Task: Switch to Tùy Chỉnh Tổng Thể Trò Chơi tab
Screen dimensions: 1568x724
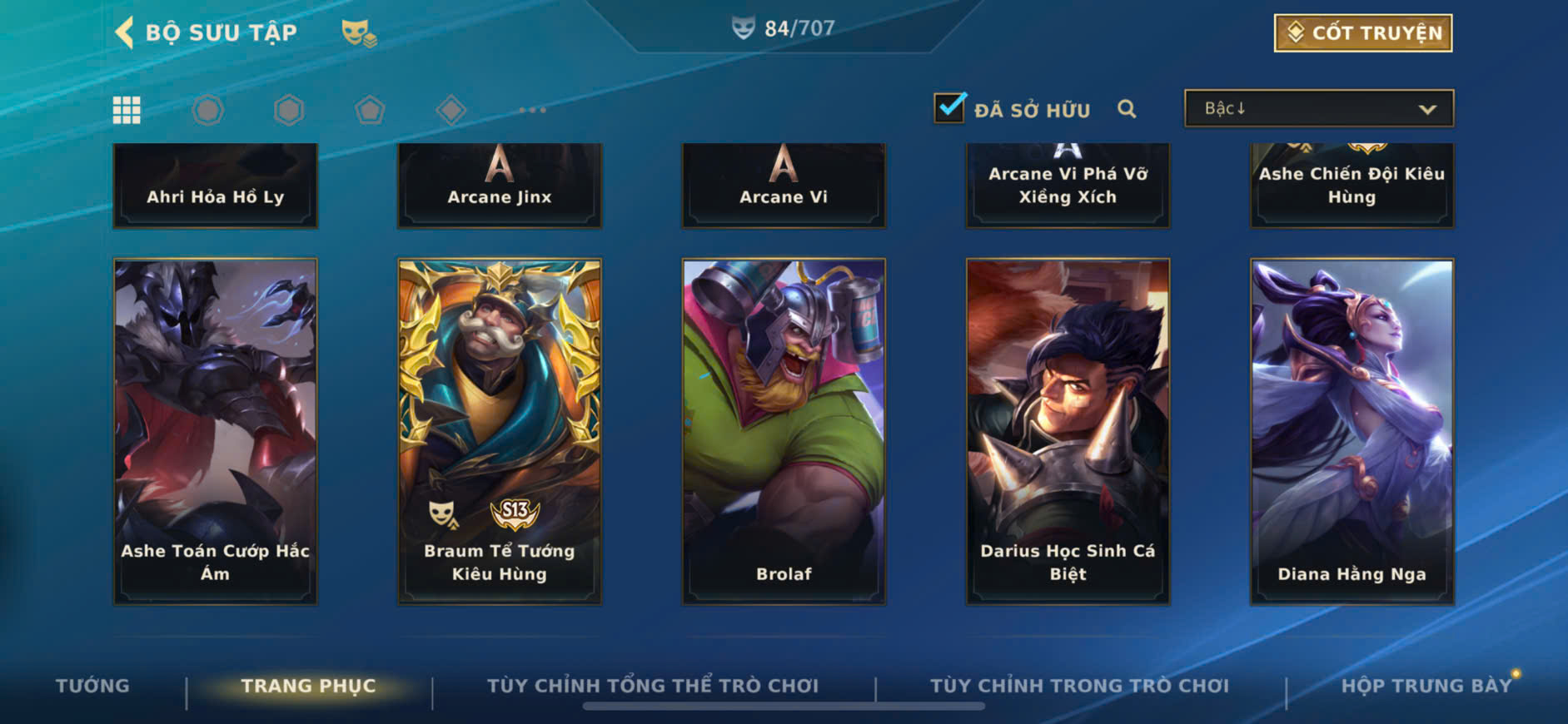Action: 653,686
